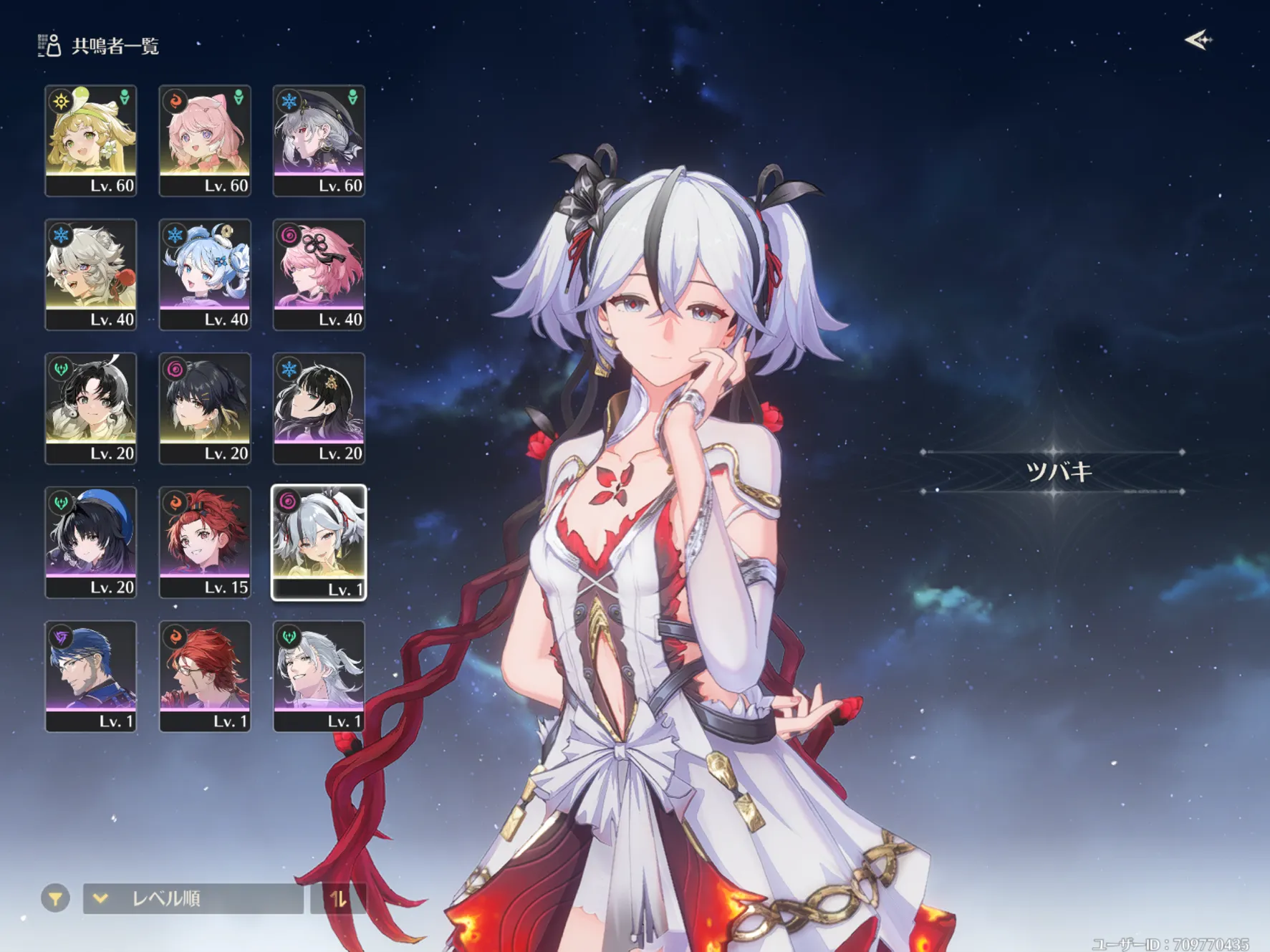Viewport: 1270px width, 952px height.
Task: Choose the red-haired man with glasses
Action: [205, 676]
